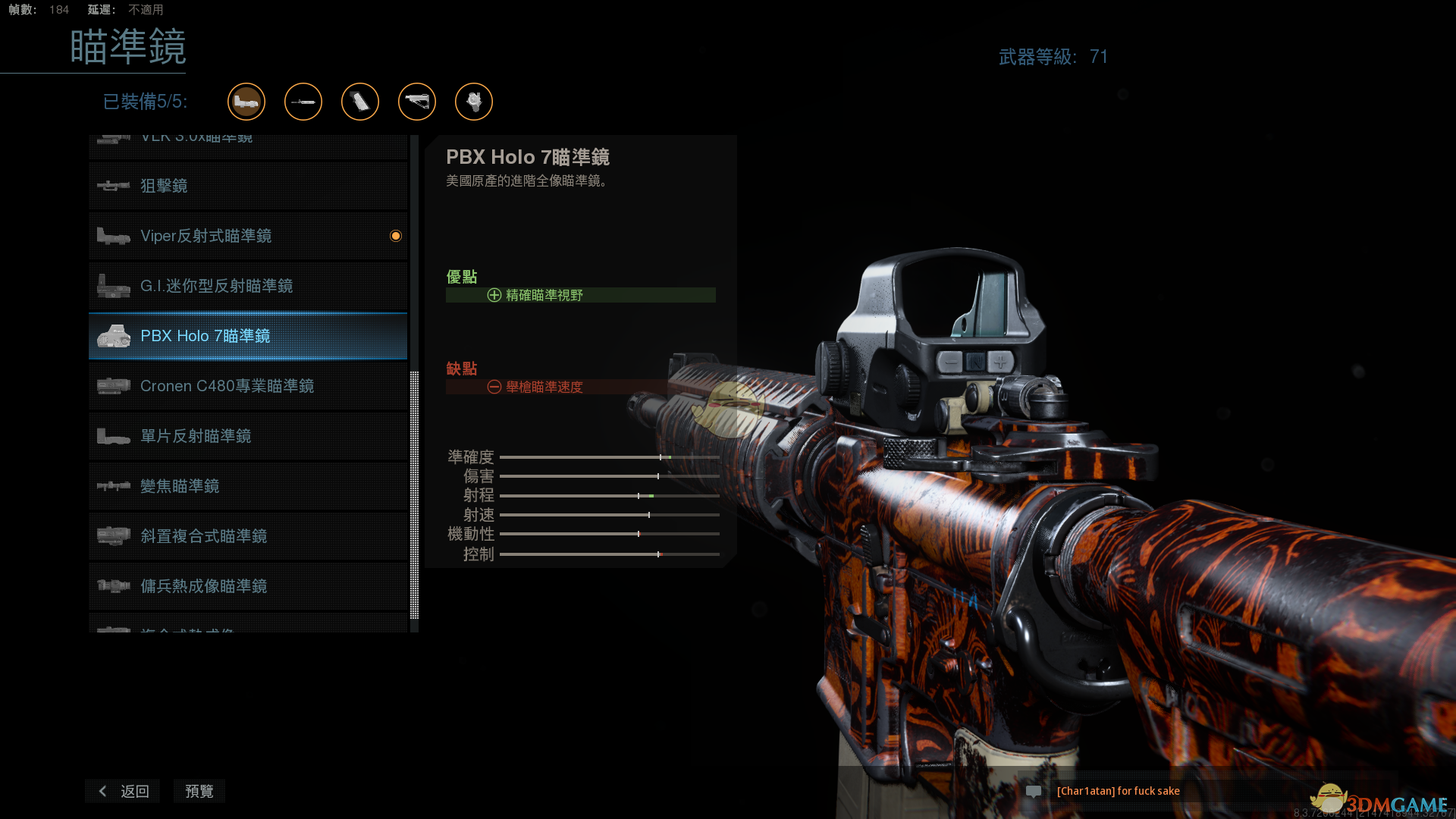This screenshot has width=1456, height=819.
Task: Select the 斜置複合式瞄準鏡 optic
Action: pyautogui.click(x=247, y=536)
